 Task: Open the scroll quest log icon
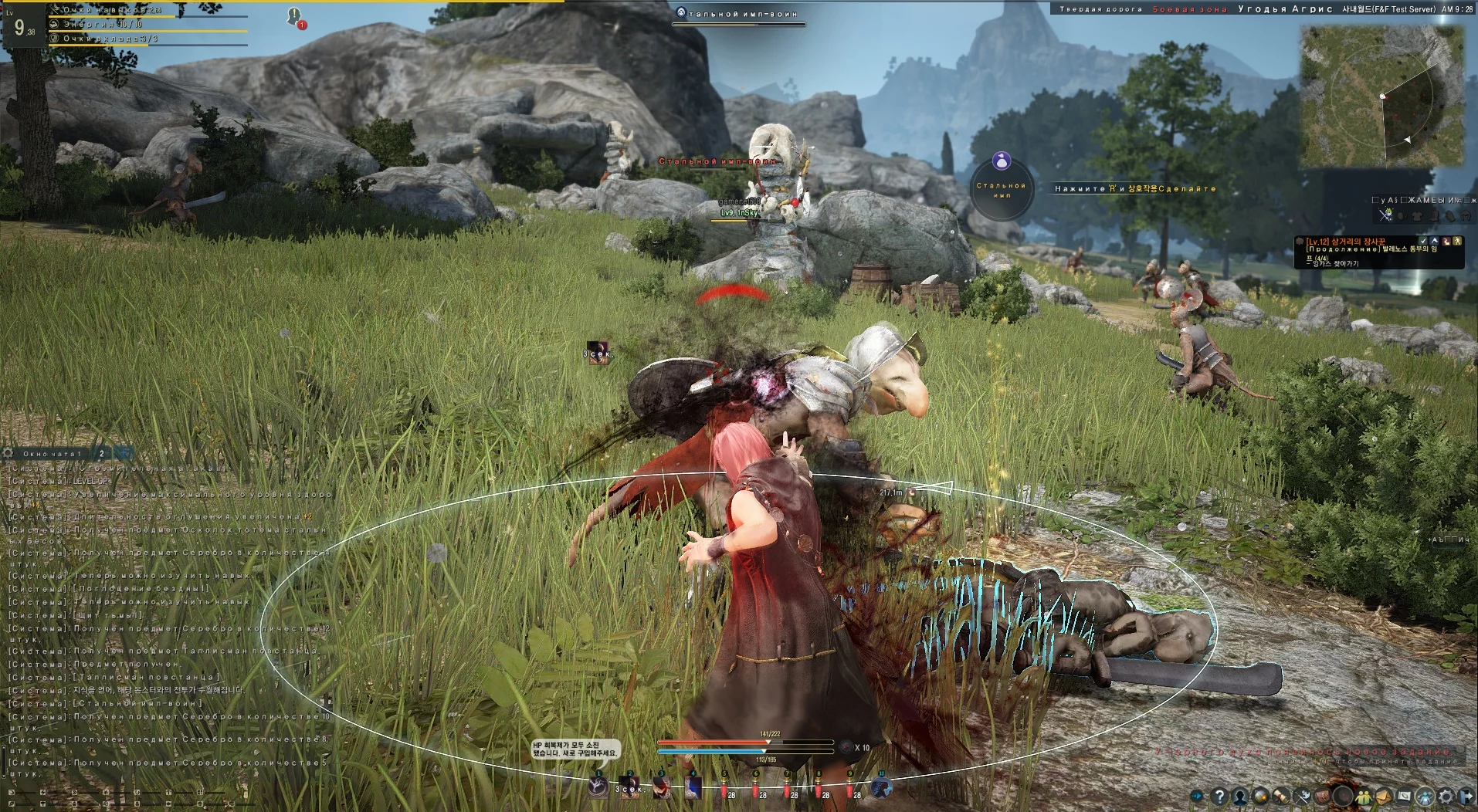1281,796
